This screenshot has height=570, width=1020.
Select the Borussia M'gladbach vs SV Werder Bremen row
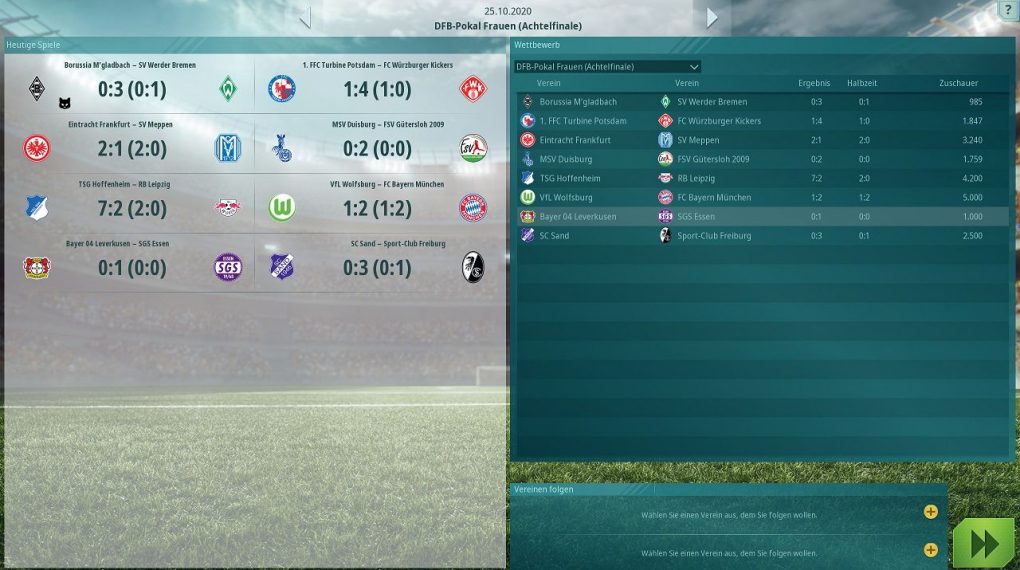point(760,102)
